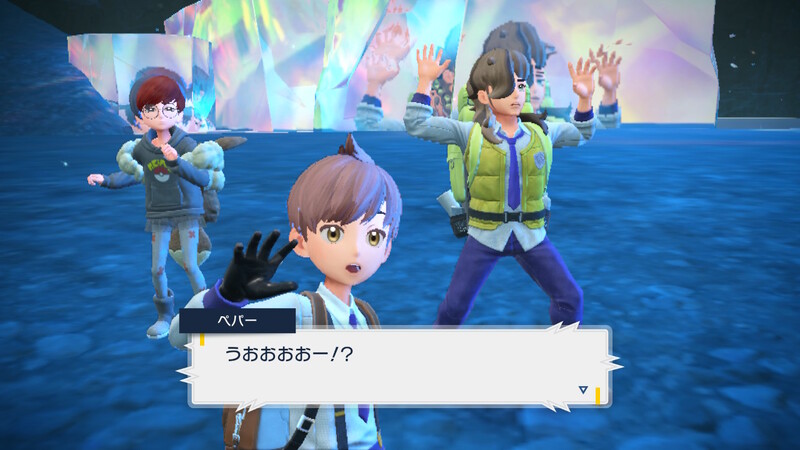This screenshot has height=450, width=800.
Task: Click the dialogue box reading うおおおおー!?
Action: click(x=400, y=366)
